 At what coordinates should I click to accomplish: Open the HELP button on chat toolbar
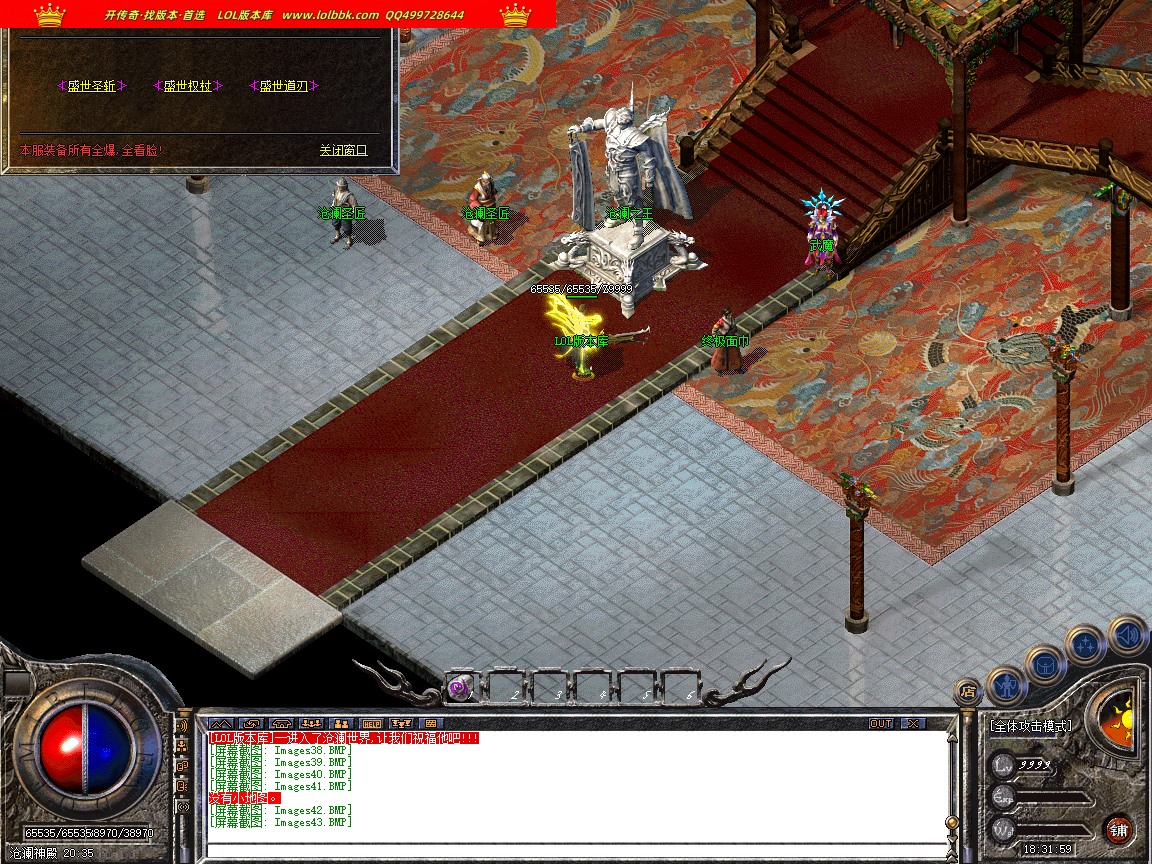pos(371,723)
